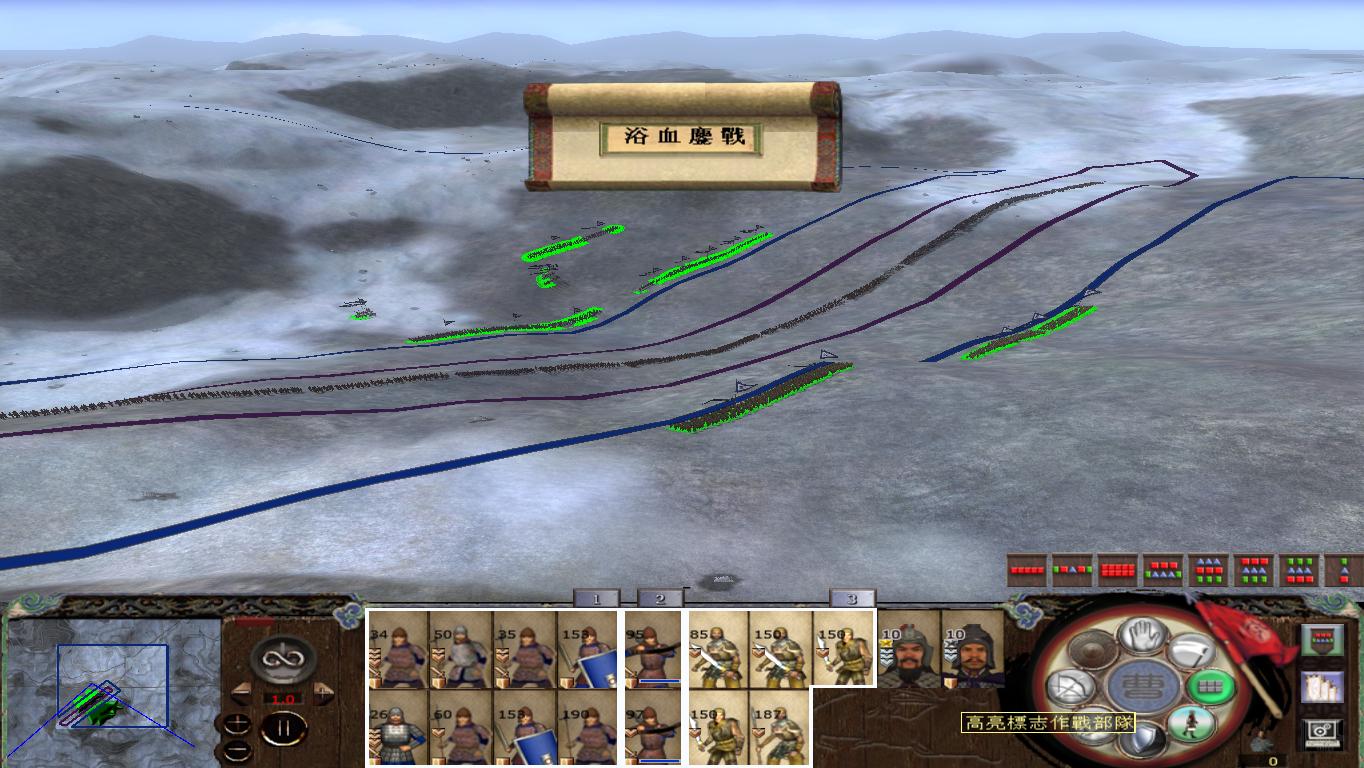Increase battle speed with the right arrow
1364x768 pixels.
click(x=322, y=692)
